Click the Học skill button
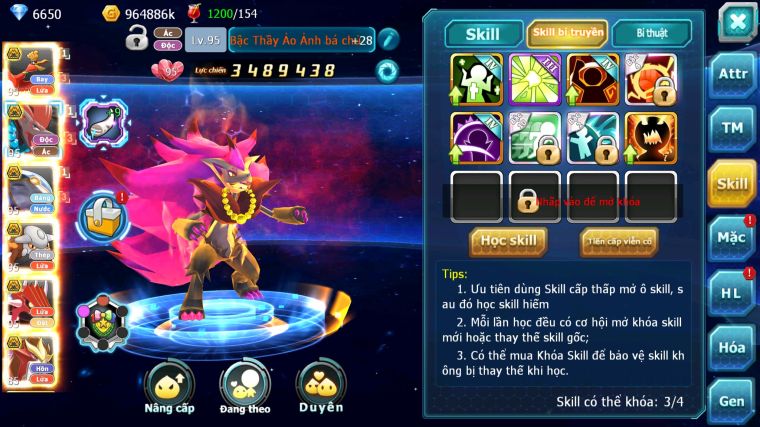 [508, 241]
